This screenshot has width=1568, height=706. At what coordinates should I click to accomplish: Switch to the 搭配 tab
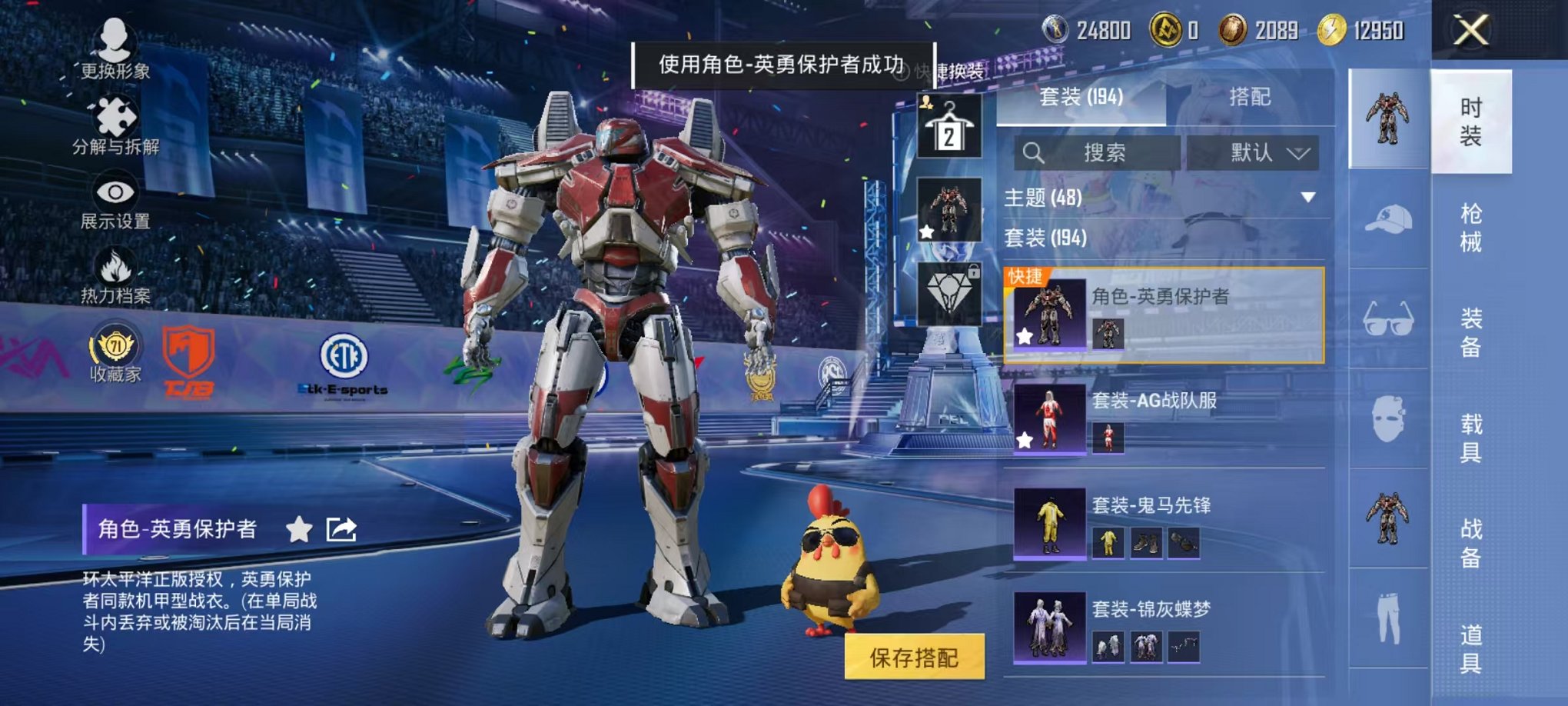pos(1249,97)
